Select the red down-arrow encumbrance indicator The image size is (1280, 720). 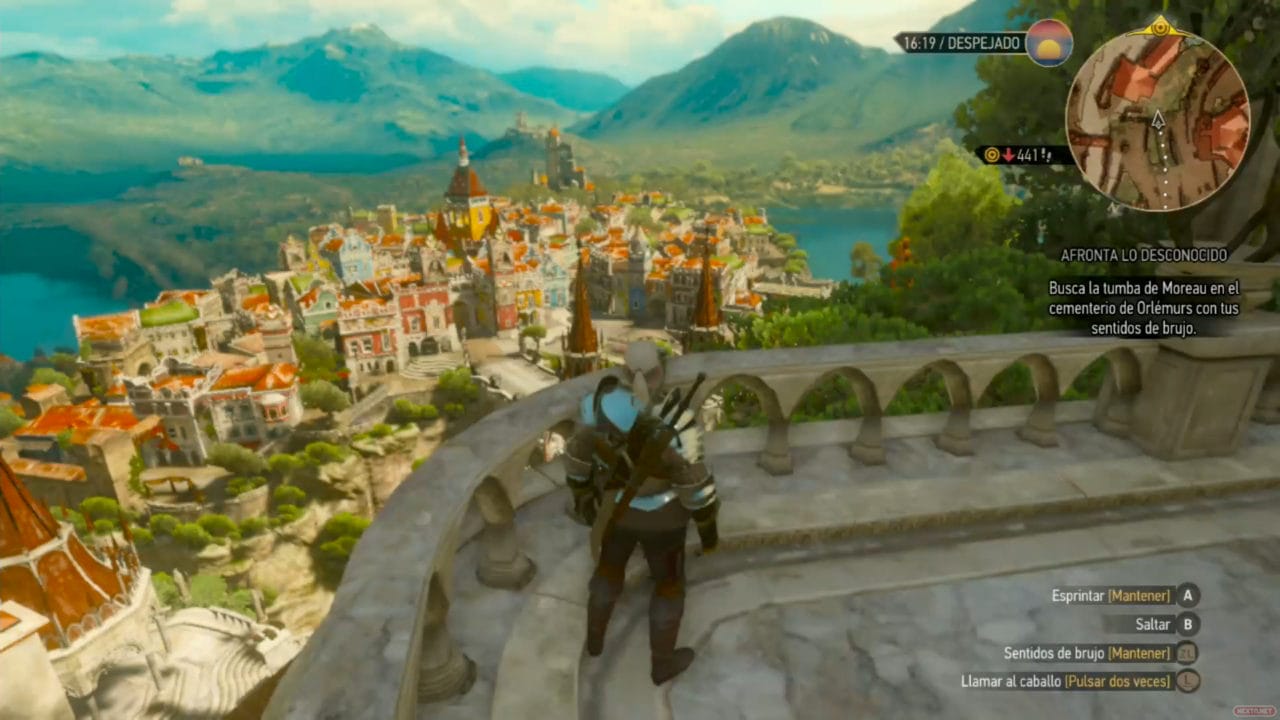point(1008,154)
